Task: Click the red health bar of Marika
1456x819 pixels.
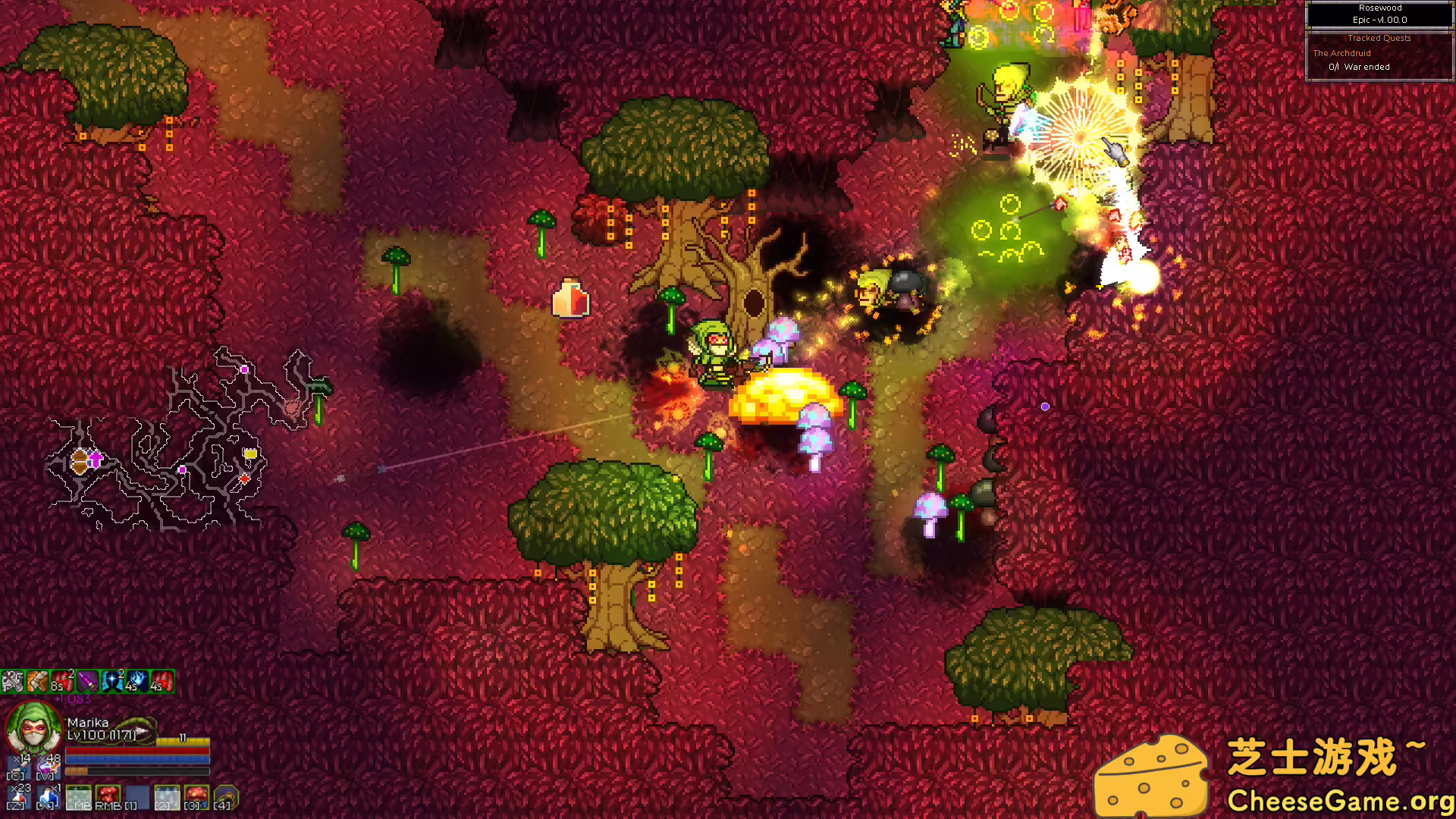Action: [137, 750]
